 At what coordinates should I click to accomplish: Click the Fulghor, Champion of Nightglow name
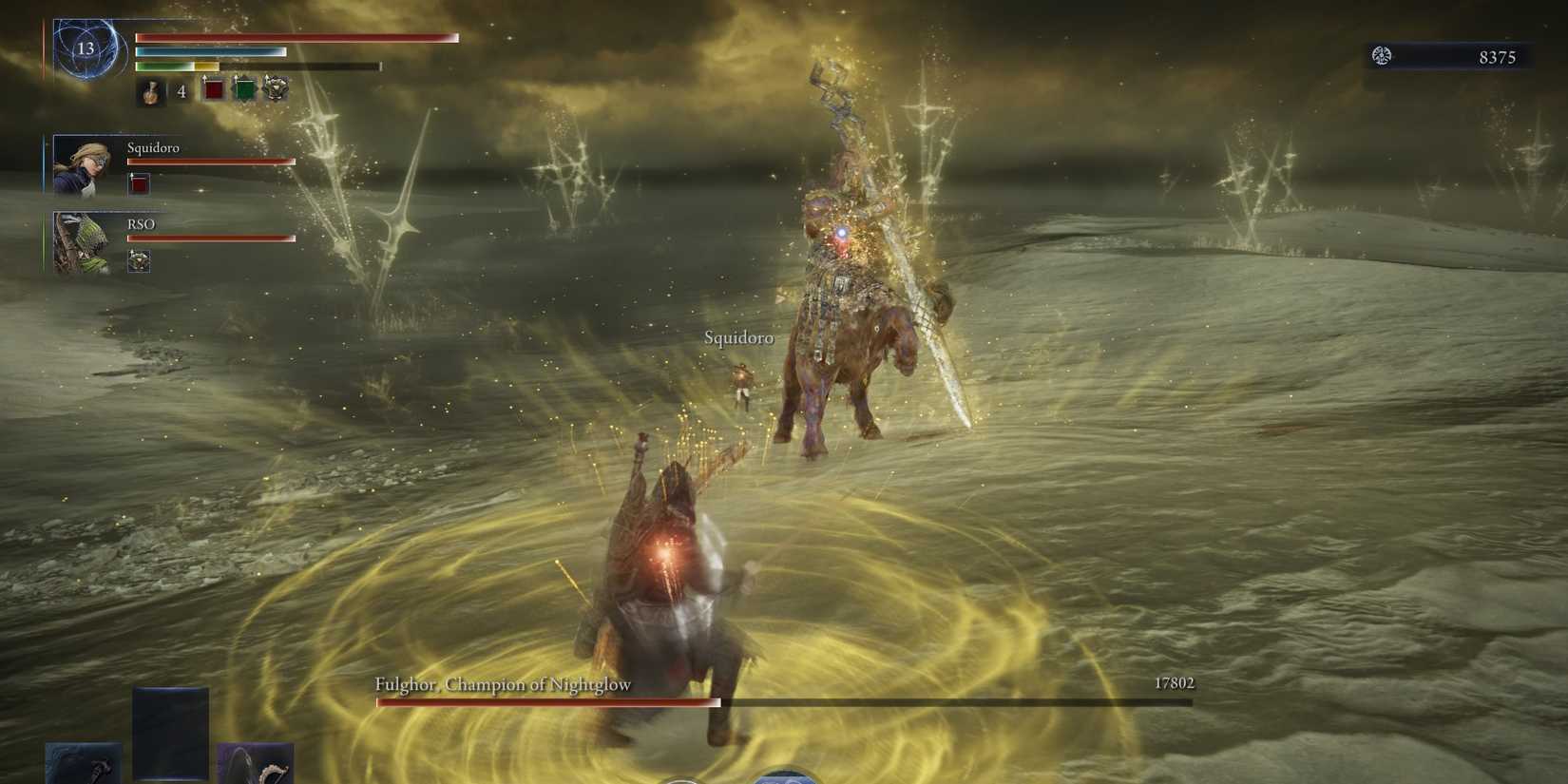click(x=502, y=683)
